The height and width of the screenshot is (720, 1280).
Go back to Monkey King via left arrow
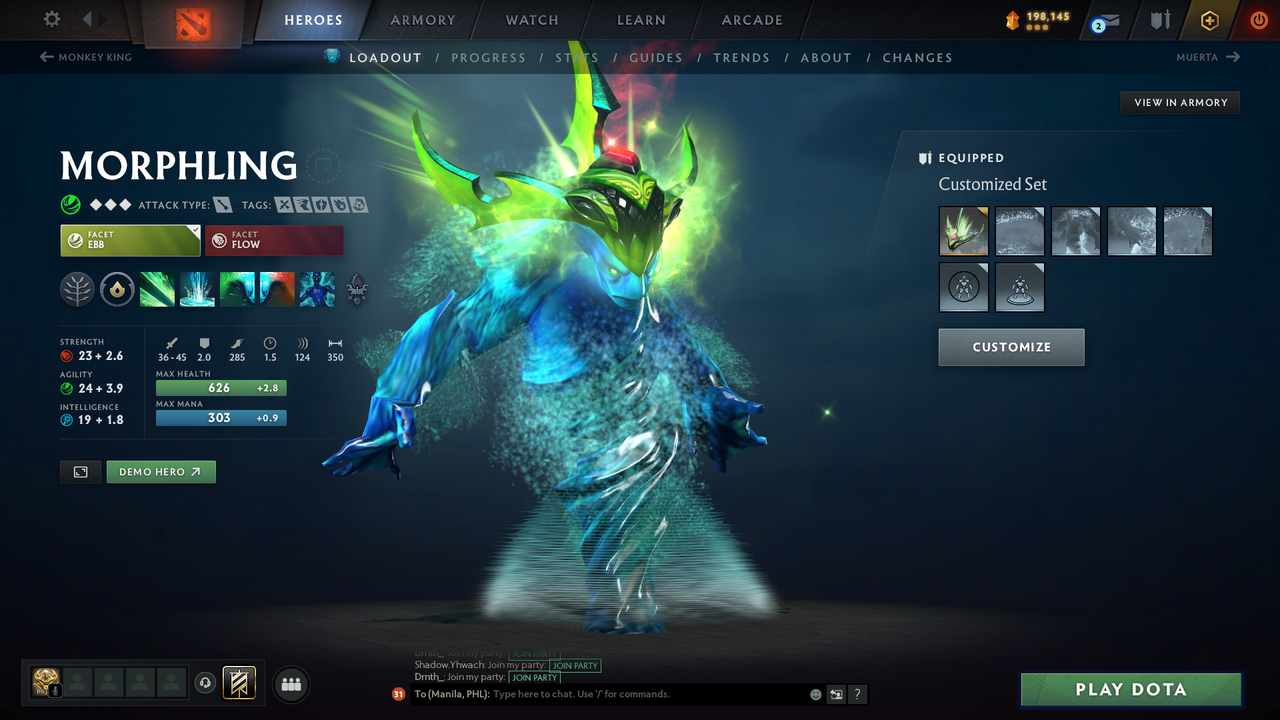46,57
